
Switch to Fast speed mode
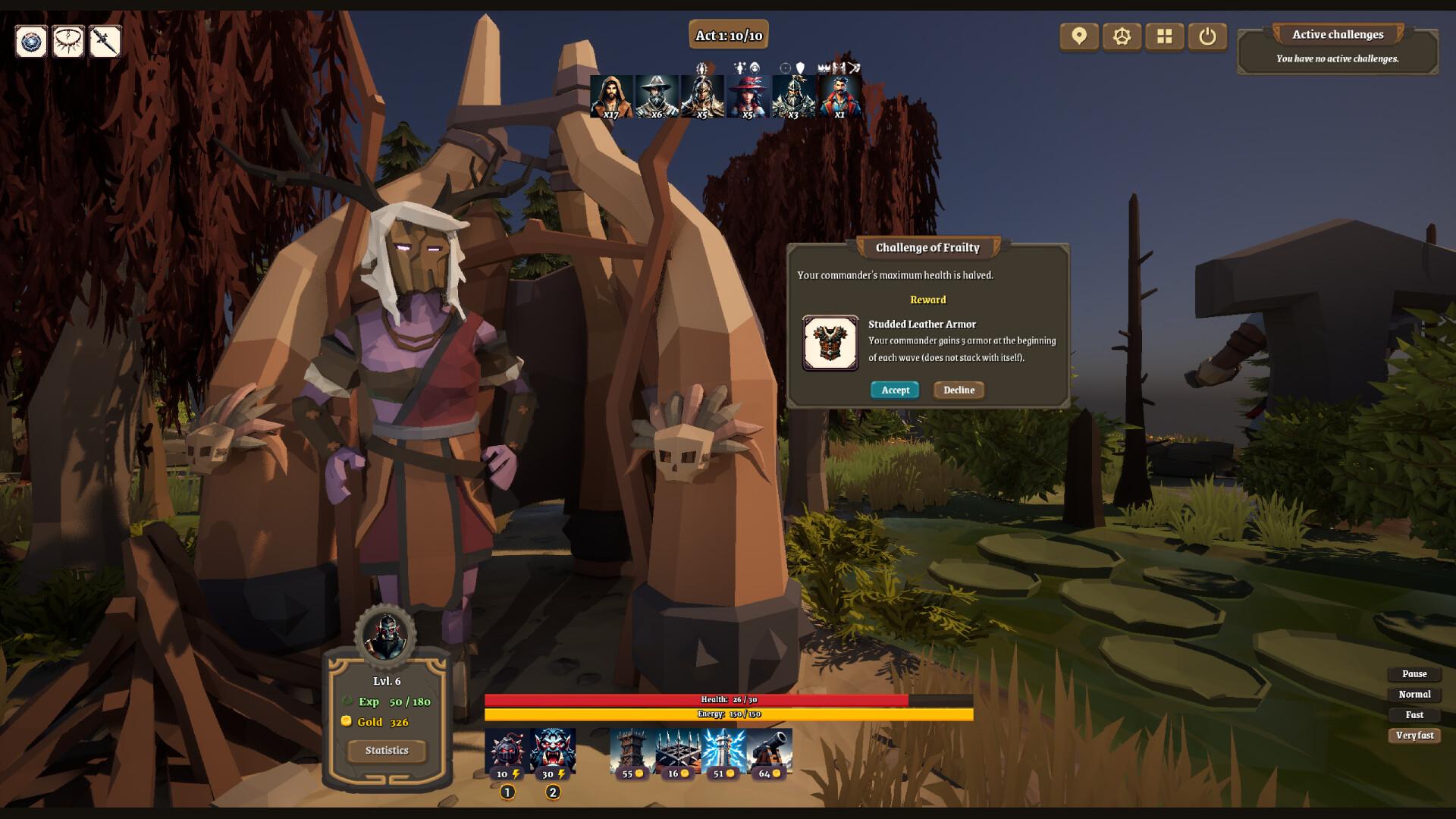click(1414, 714)
